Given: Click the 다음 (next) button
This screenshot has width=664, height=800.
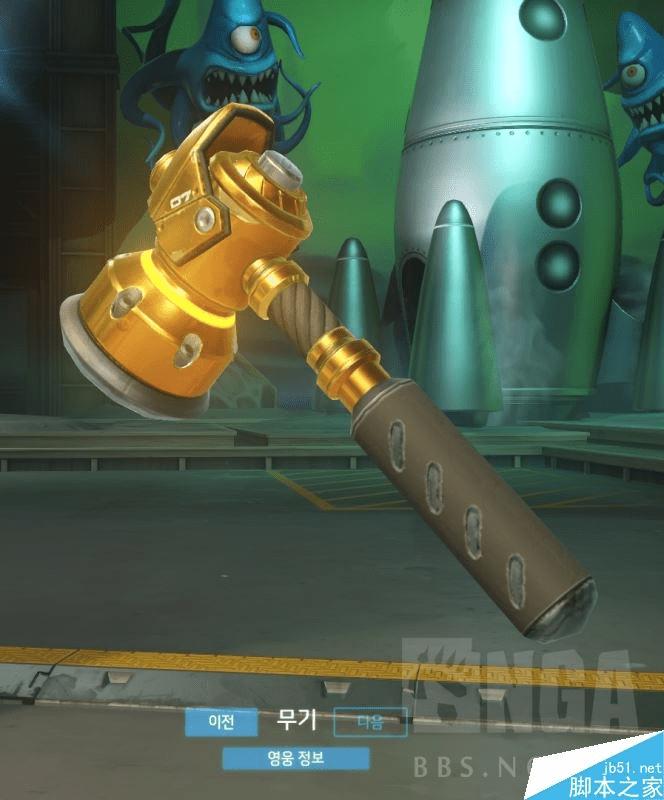Looking at the screenshot, I should point(369,720).
